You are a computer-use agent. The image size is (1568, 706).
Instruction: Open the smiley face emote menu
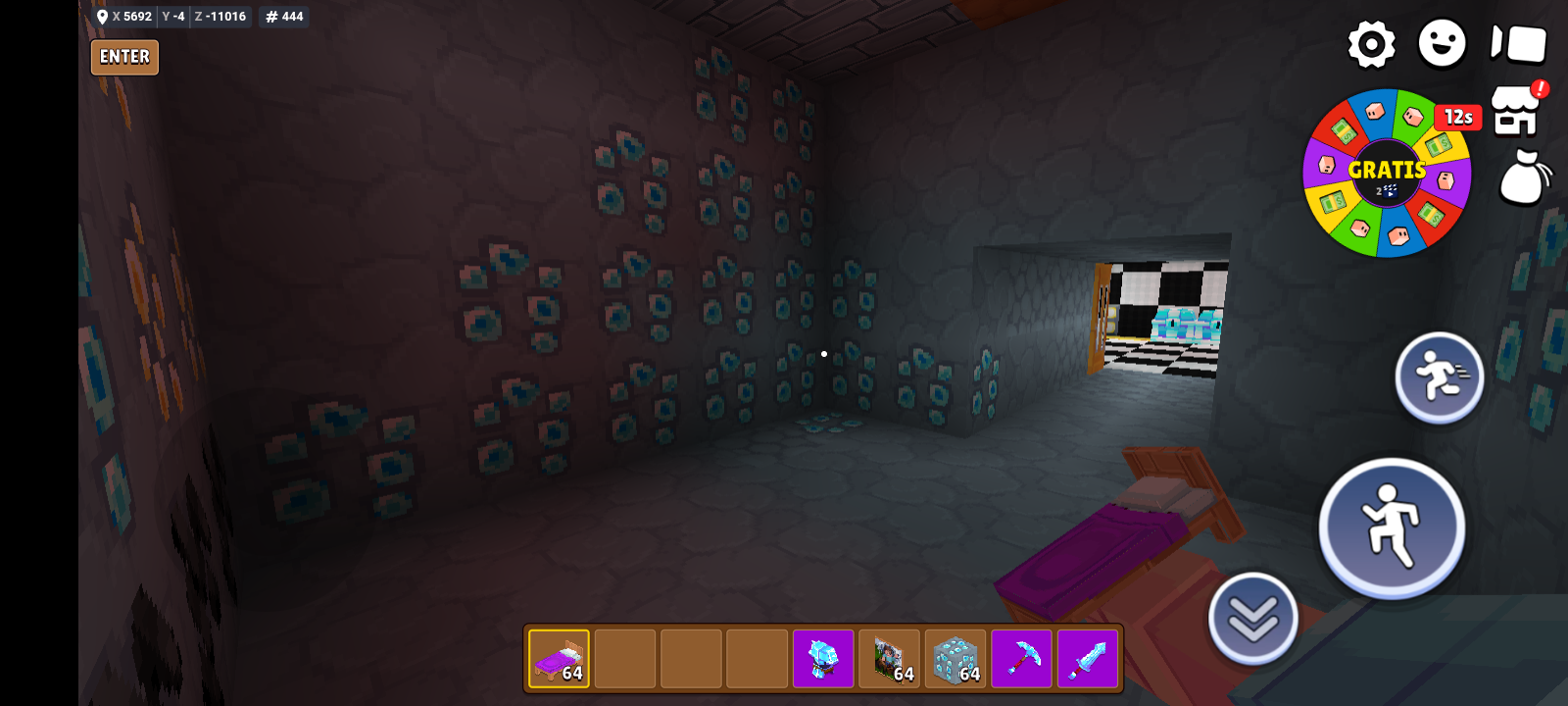pyautogui.click(x=1442, y=44)
